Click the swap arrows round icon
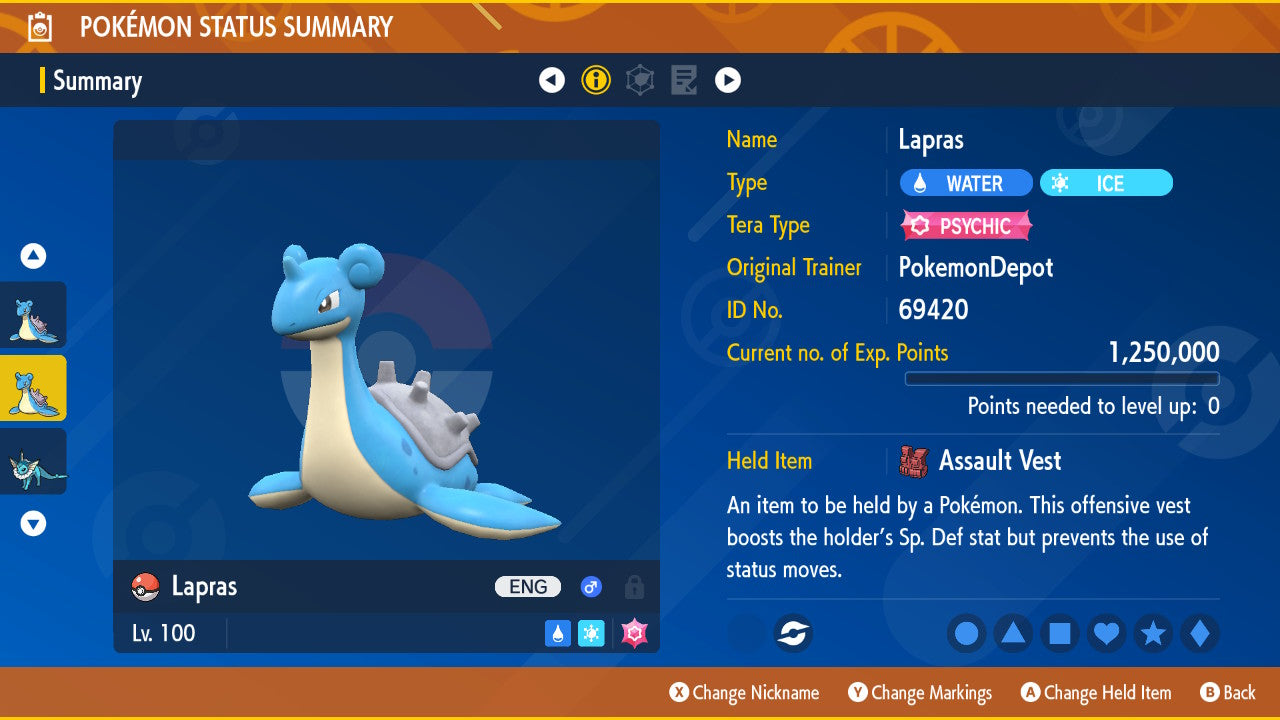The image size is (1280, 720). [x=793, y=633]
